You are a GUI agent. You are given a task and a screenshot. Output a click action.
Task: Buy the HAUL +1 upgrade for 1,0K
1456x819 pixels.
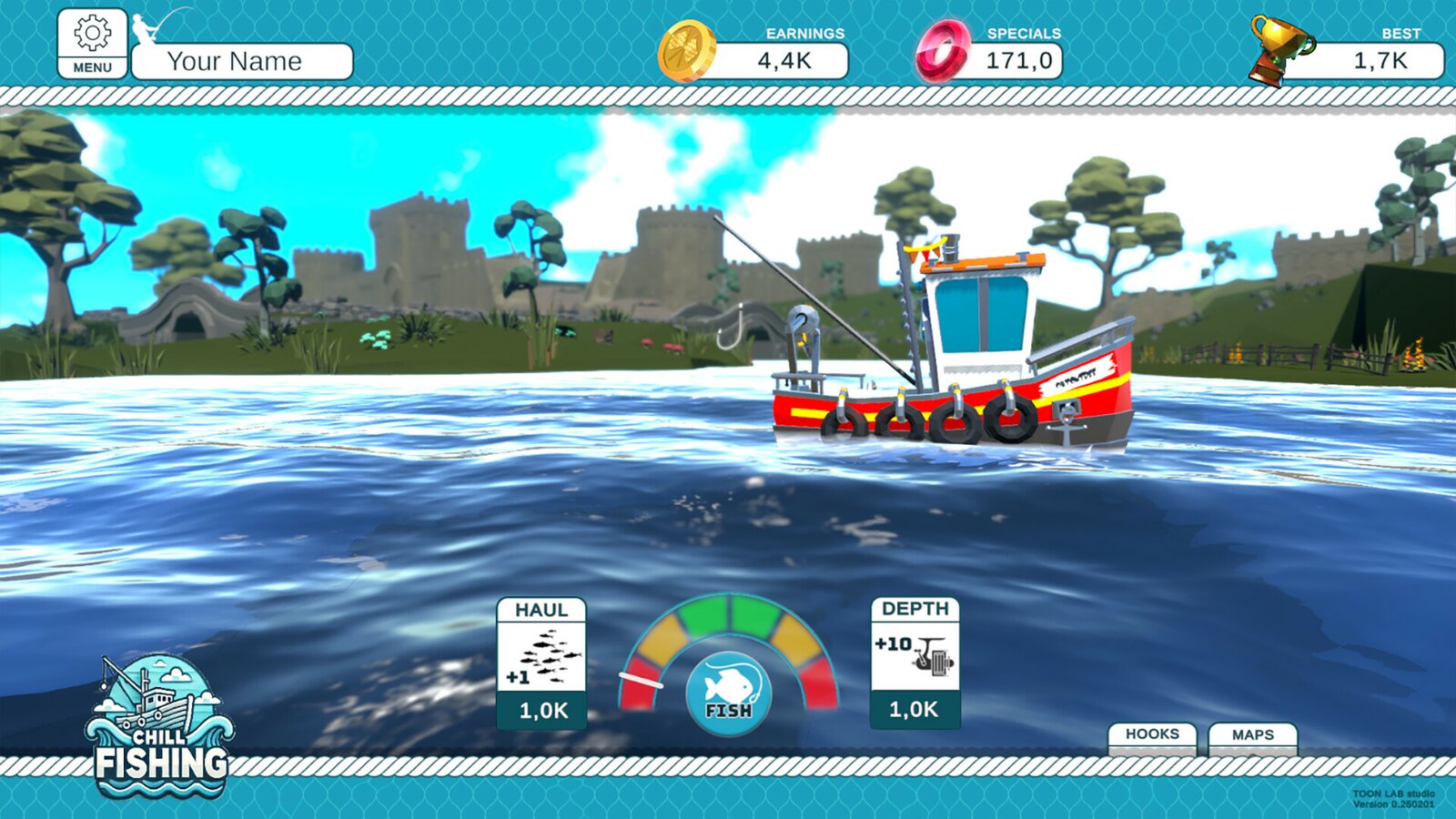point(542,711)
